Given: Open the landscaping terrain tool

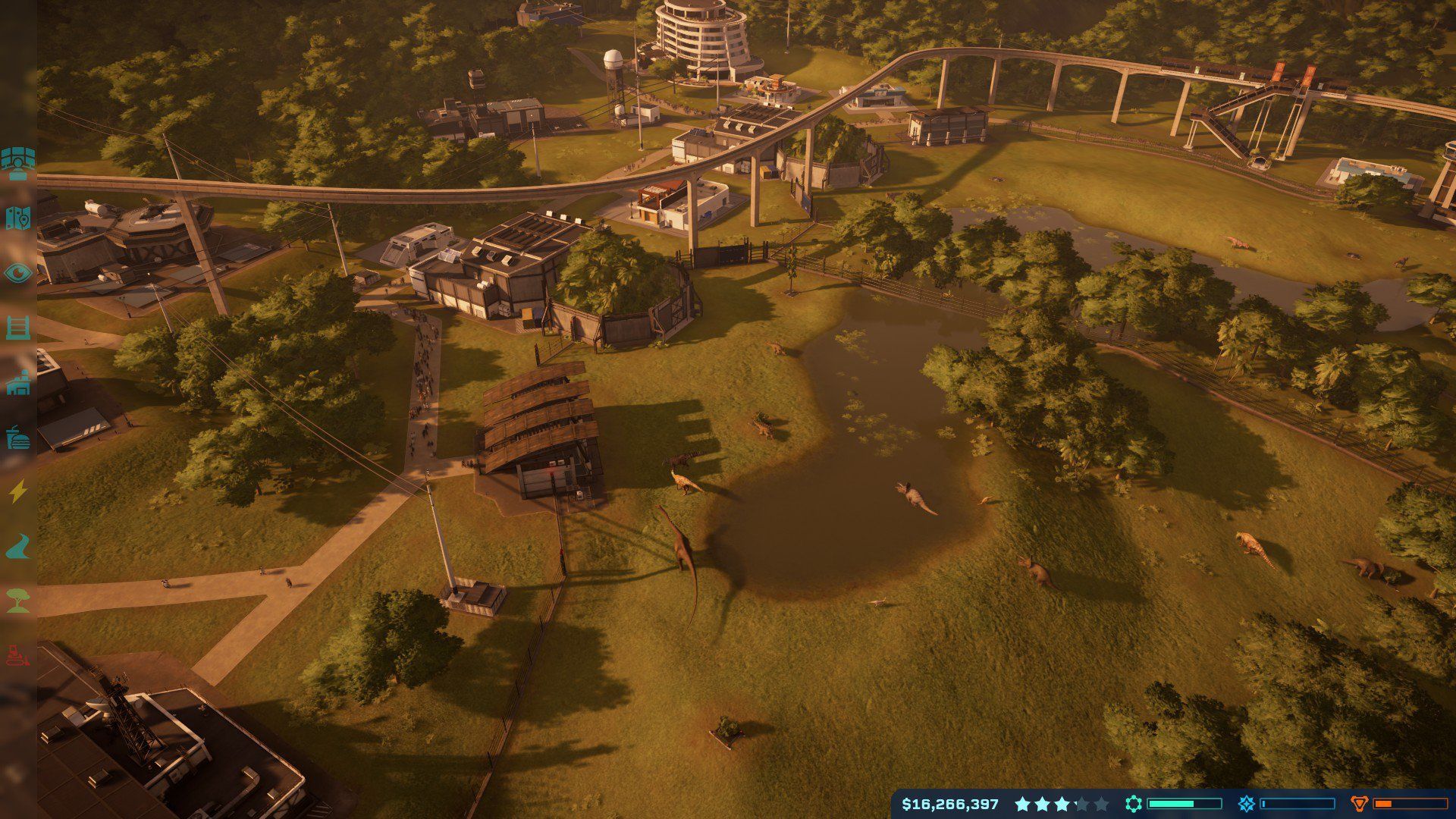Looking at the screenshot, I should click(x=17, y=547).
